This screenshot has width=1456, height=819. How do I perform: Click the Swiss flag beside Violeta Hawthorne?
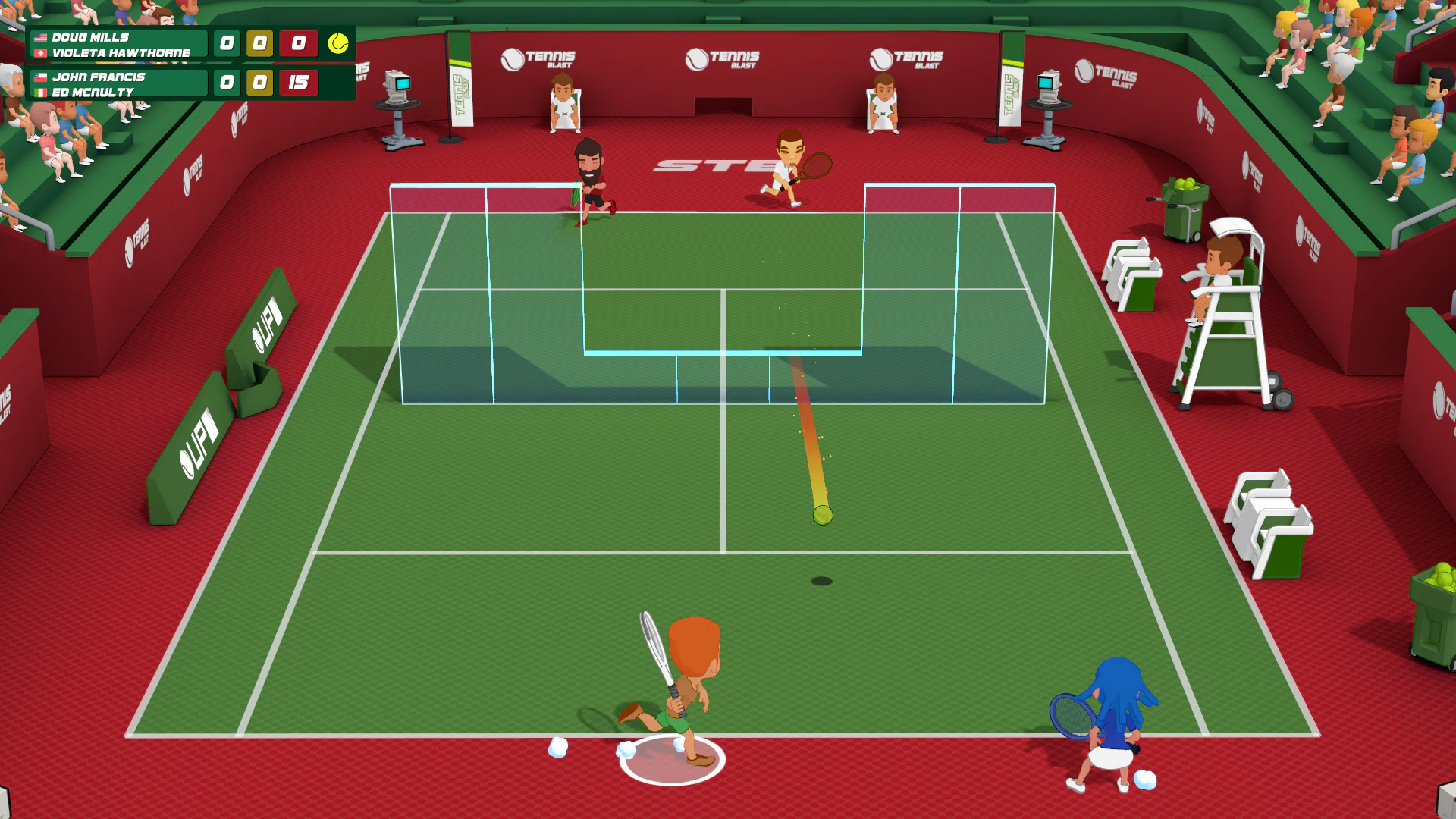(x=40, y=53)
